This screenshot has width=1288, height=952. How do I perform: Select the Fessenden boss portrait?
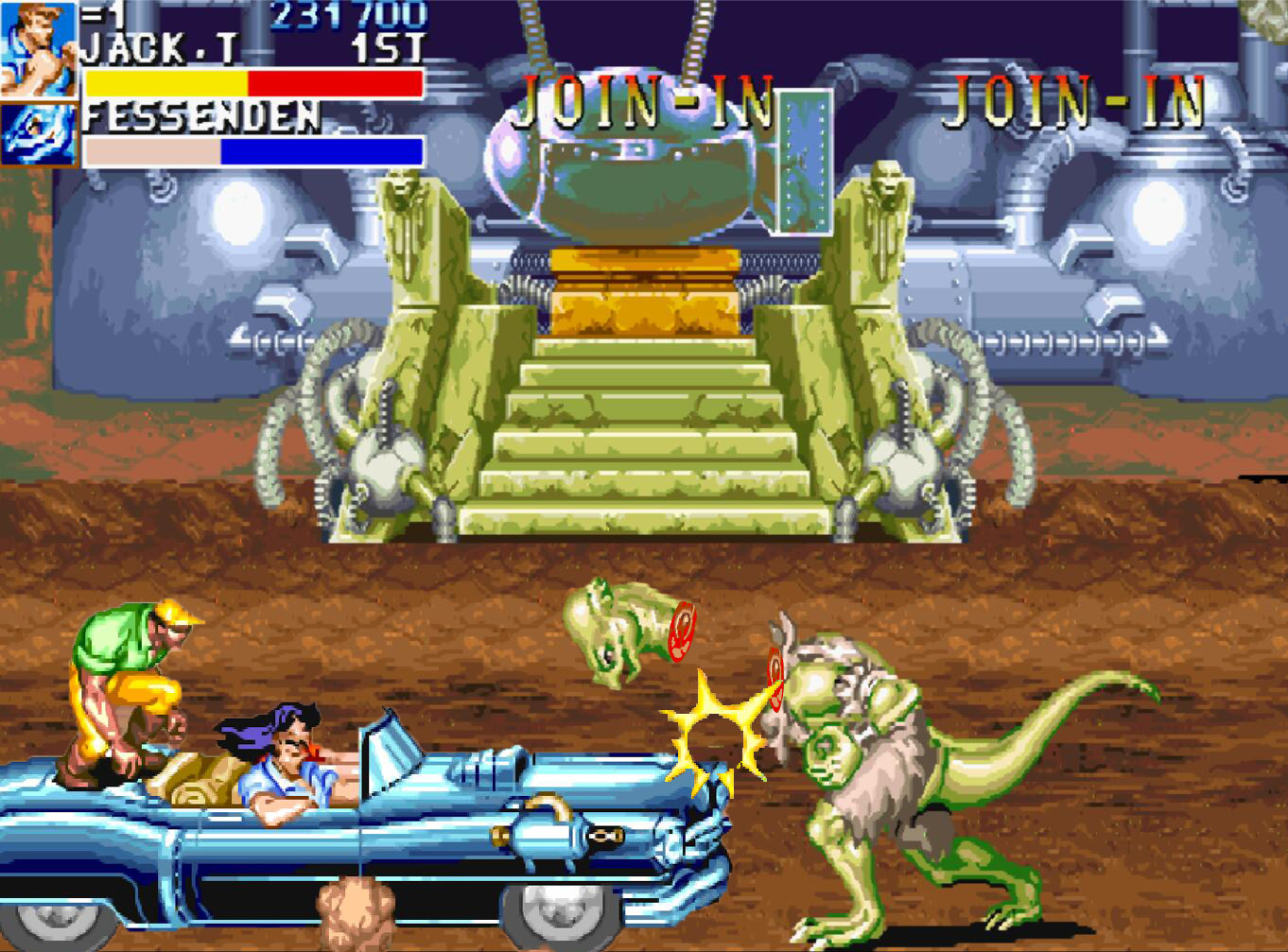(38, 133)
